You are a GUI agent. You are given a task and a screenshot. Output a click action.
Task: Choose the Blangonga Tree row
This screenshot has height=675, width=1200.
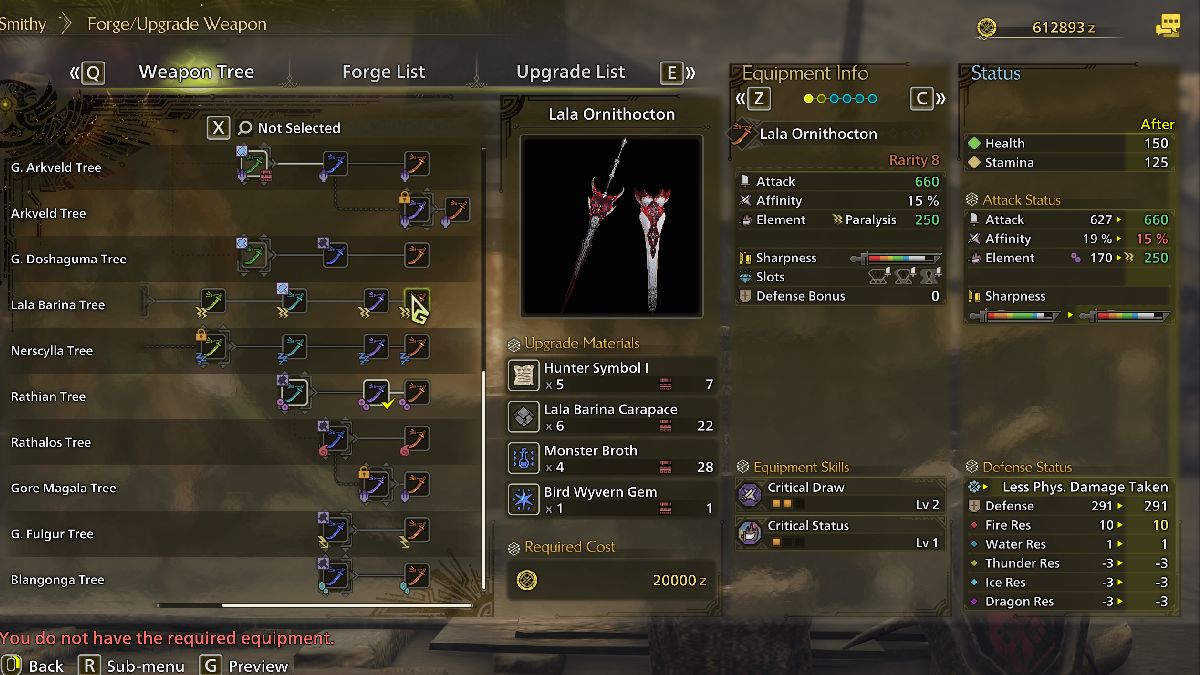pos(57,580)
